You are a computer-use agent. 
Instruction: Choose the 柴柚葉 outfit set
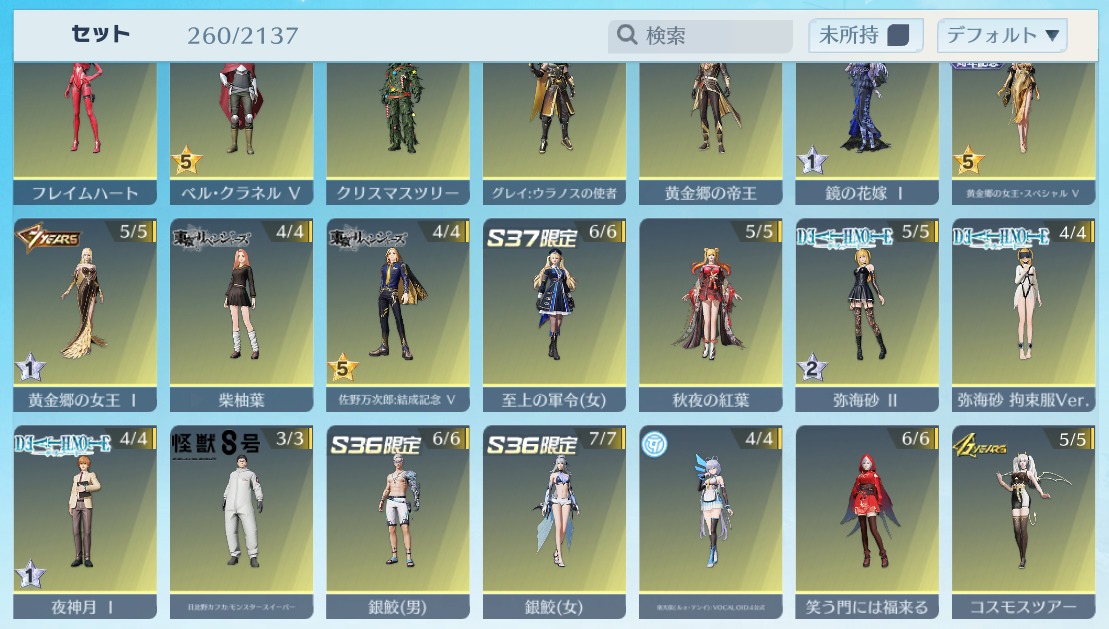click(241, 315)
